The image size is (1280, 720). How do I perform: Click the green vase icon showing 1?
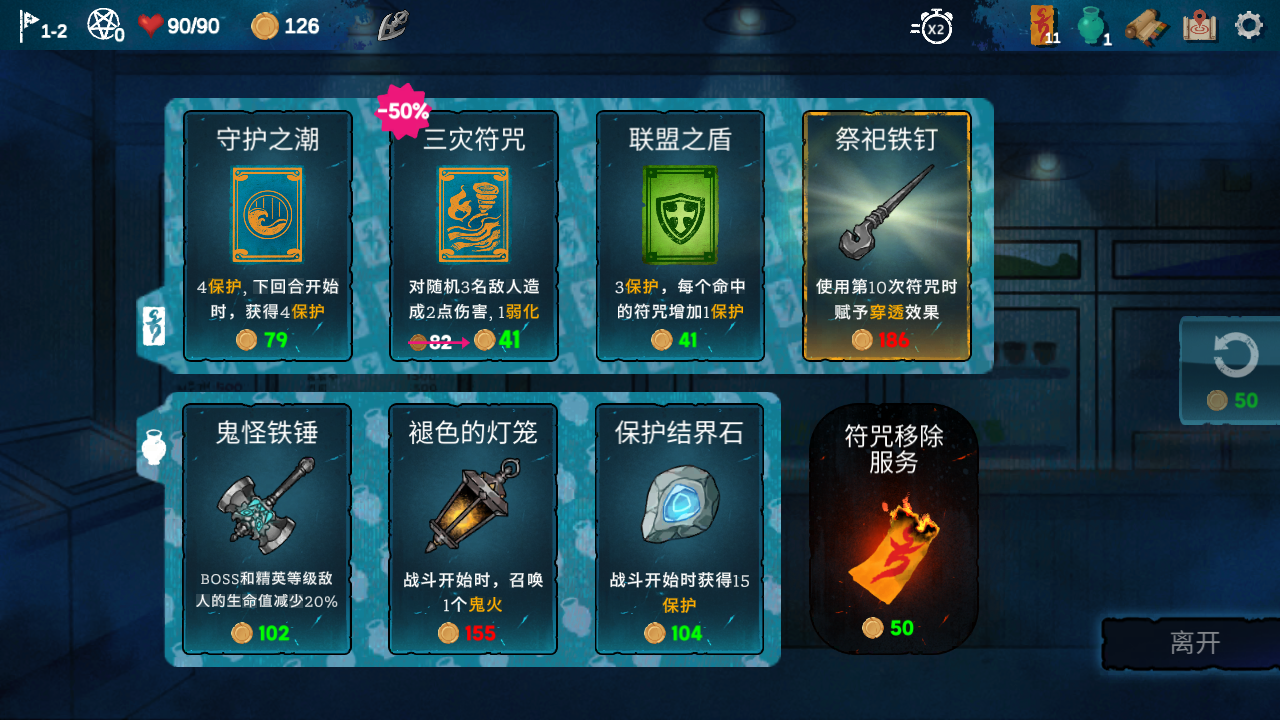click(1089, 25)
